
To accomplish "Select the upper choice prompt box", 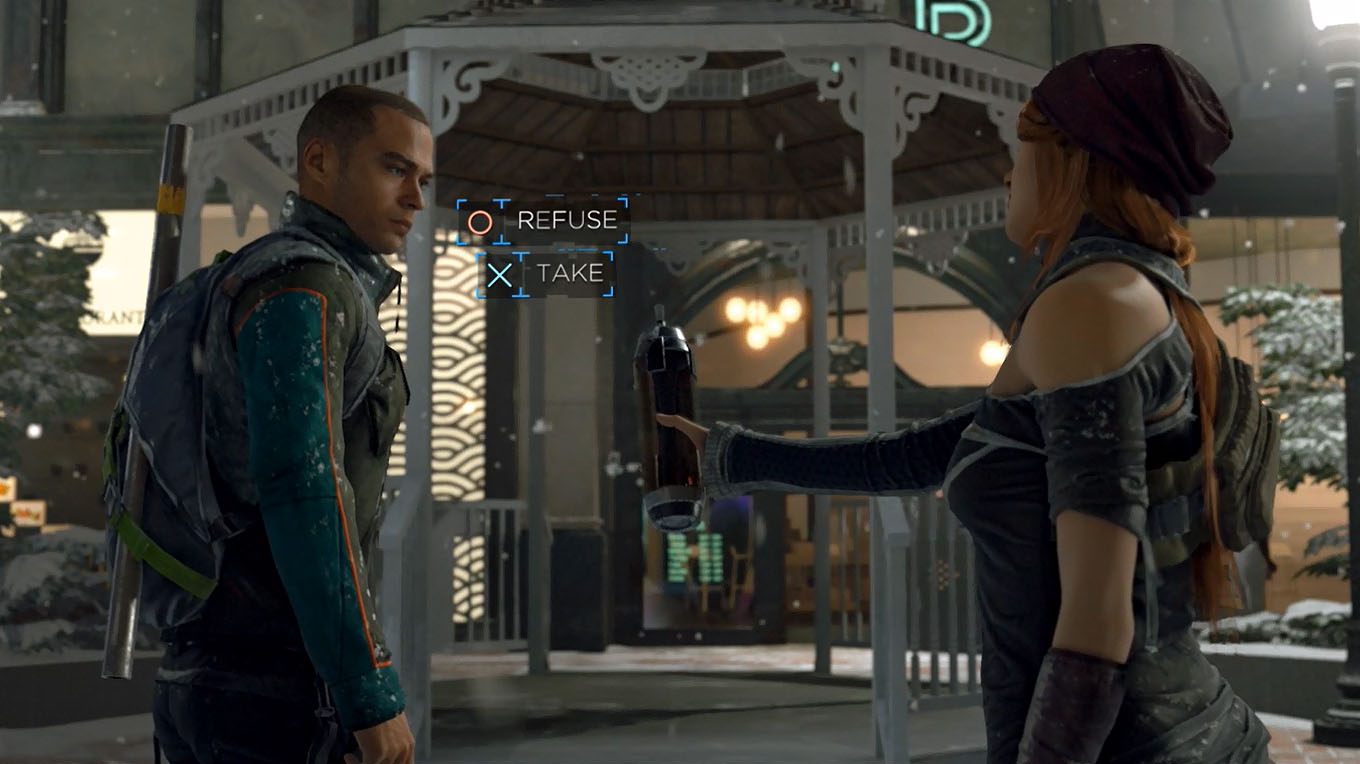I will click(540, 221).
